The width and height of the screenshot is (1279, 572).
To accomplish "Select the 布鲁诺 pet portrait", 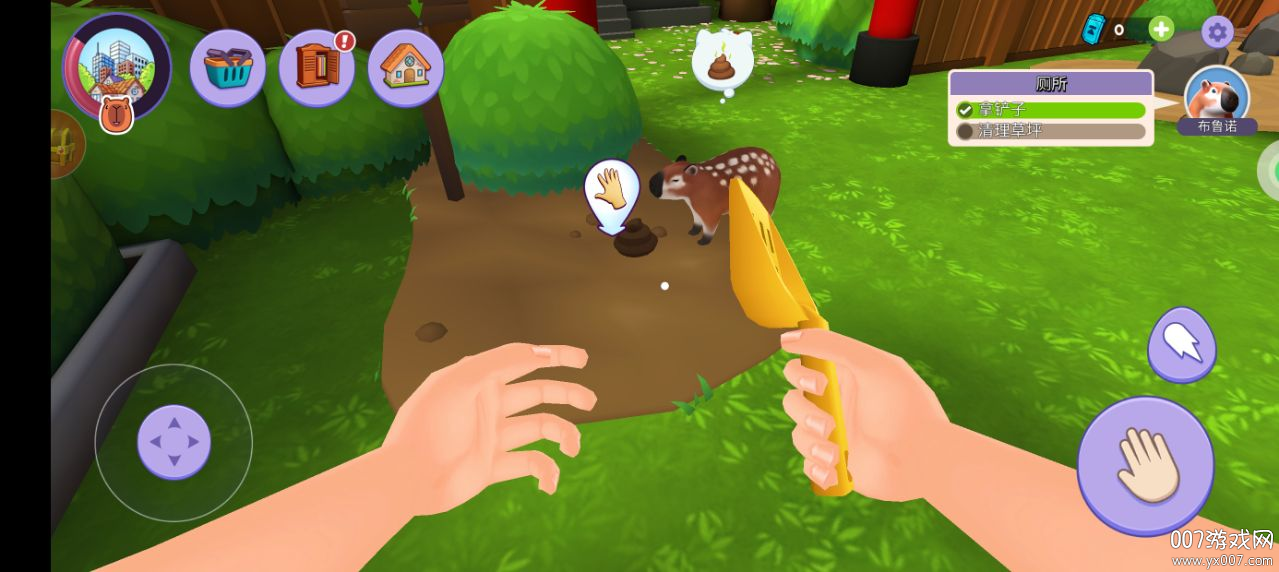I will [1216, 98].
